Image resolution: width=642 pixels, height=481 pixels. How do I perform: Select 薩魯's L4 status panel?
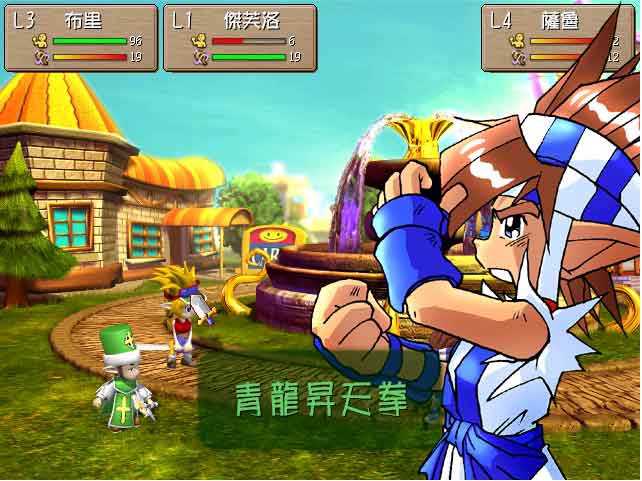558,38
